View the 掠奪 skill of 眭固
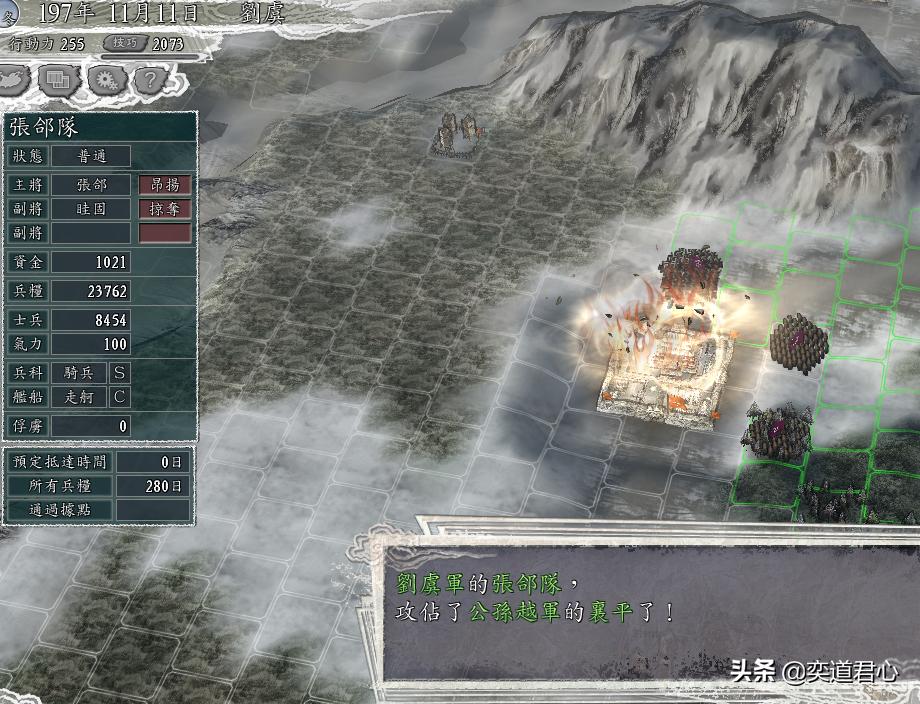920x704 pixels. pyautogui.click(x=164, y=209)
